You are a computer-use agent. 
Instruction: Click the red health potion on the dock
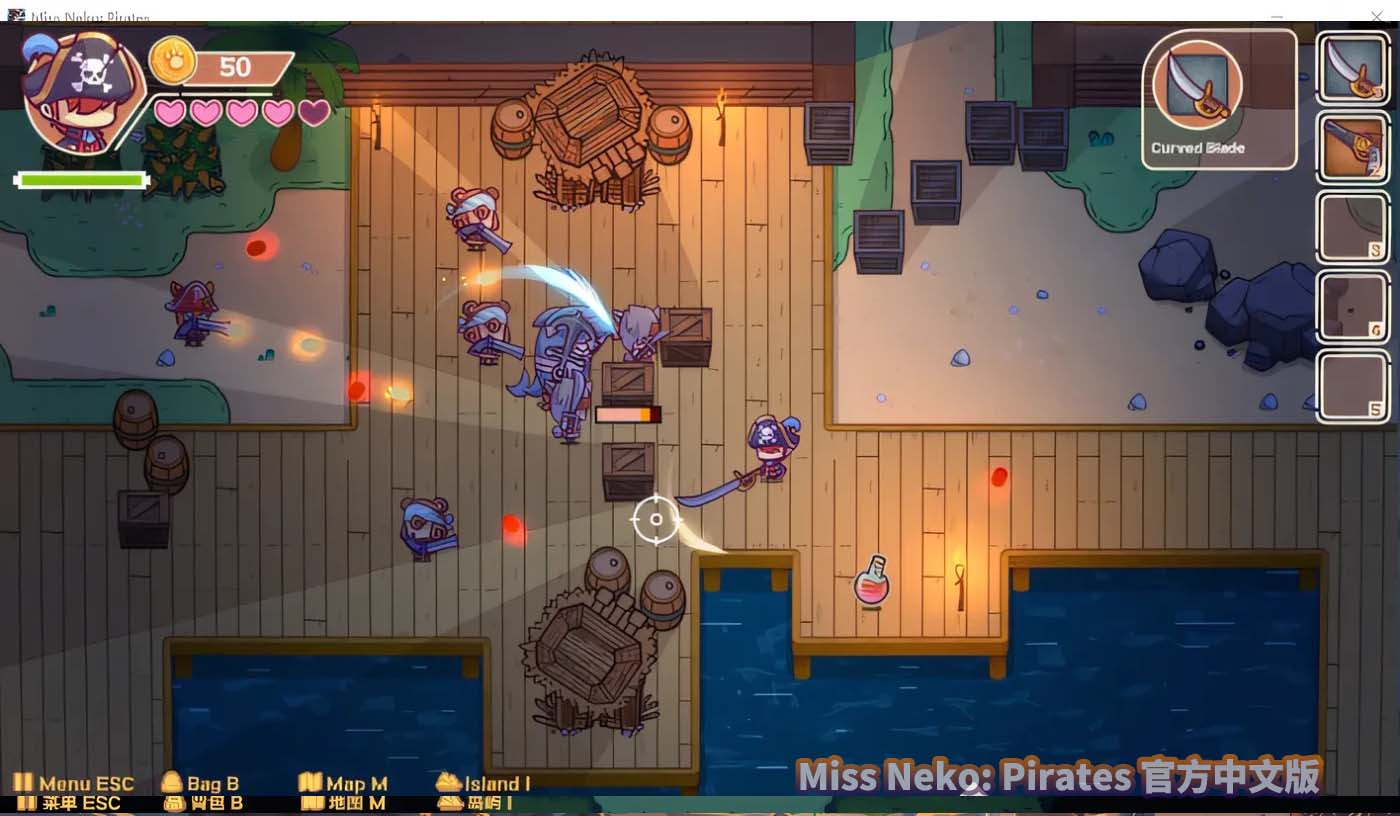tap(872, 589)
